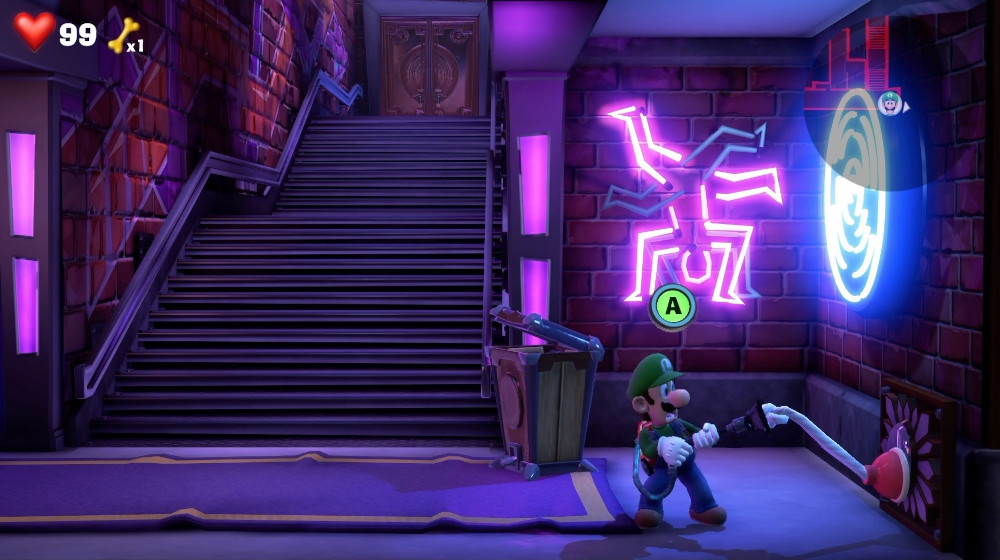Select the golden bone item icon
This screenshot has width=1000, height=560.
pos(121,37)
